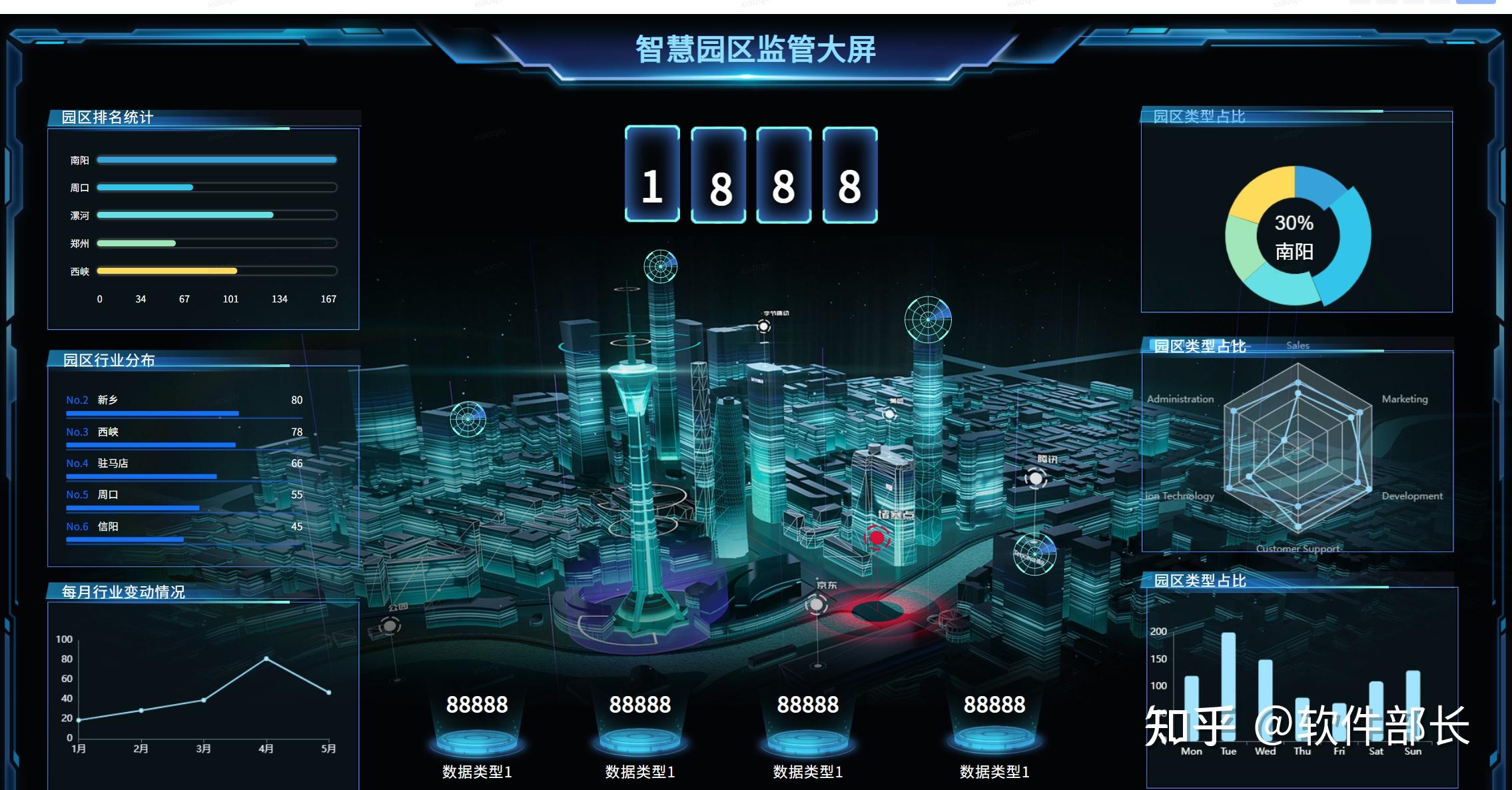Select the 4月 peak point on the line chart

pyautogui.click(x=264, y=658)
